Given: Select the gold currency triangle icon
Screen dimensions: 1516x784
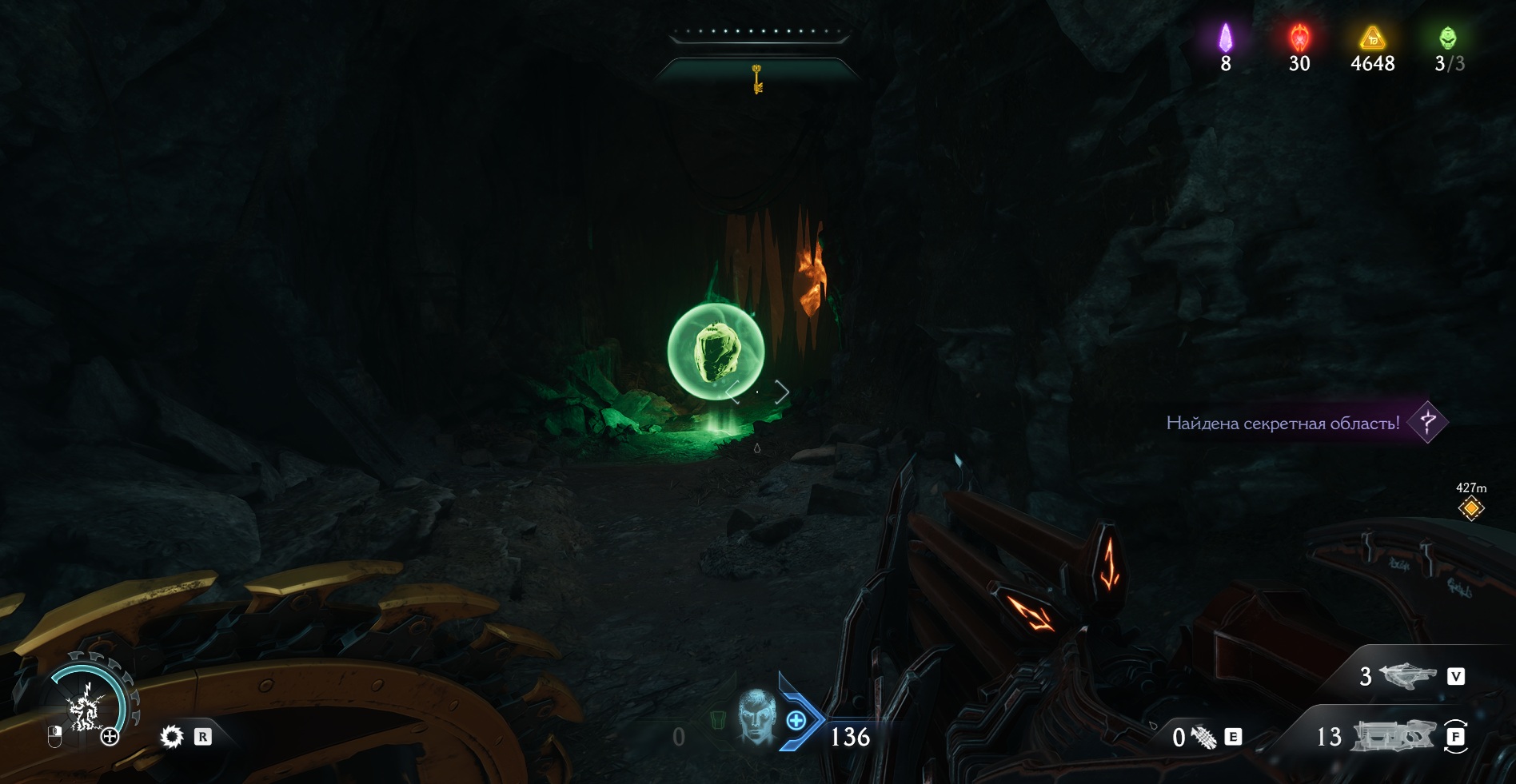Looking at the screenshot, I should tap(1372, 38).
